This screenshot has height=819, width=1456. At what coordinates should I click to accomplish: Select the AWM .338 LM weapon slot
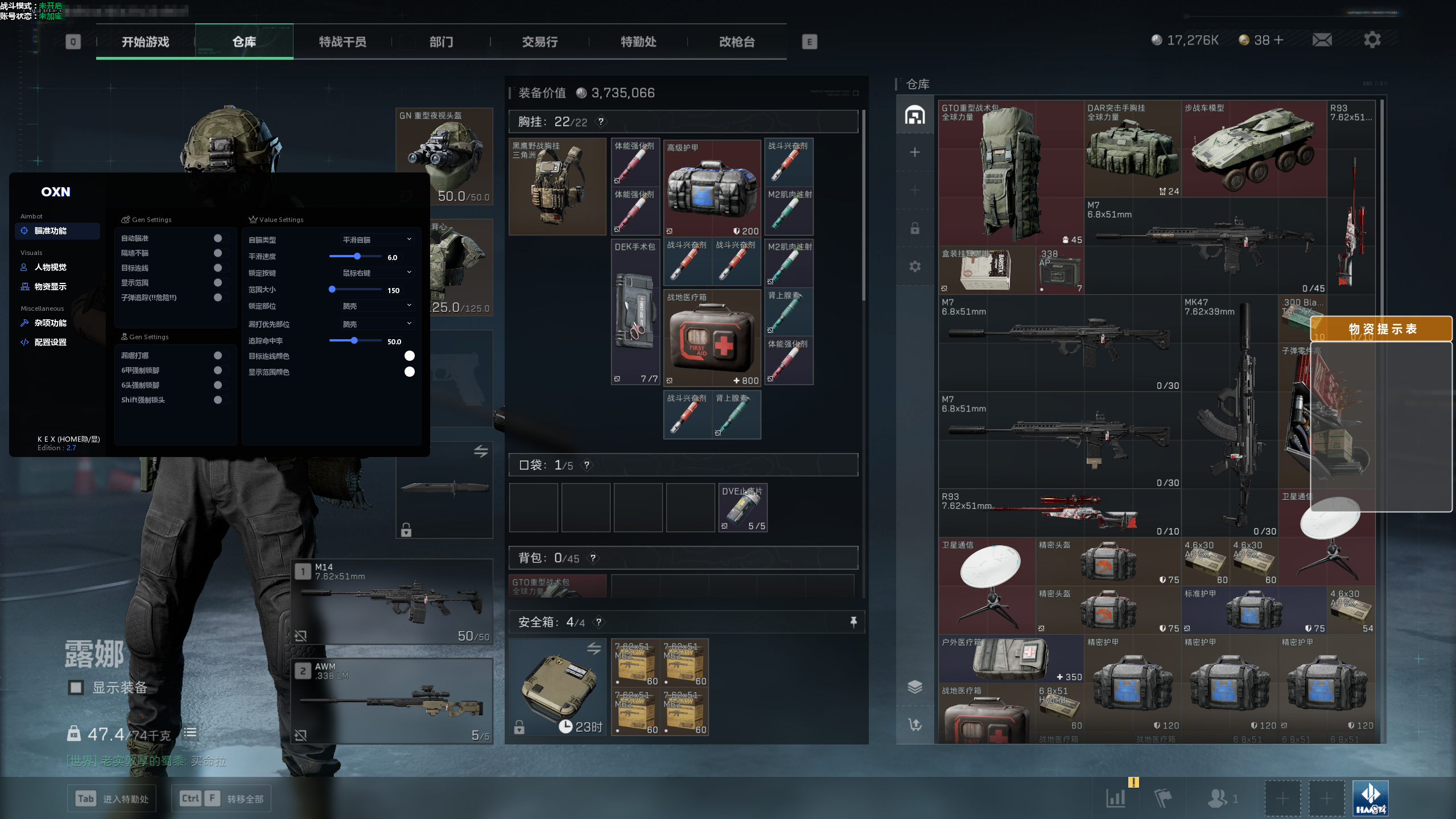(x=393, y=701)
